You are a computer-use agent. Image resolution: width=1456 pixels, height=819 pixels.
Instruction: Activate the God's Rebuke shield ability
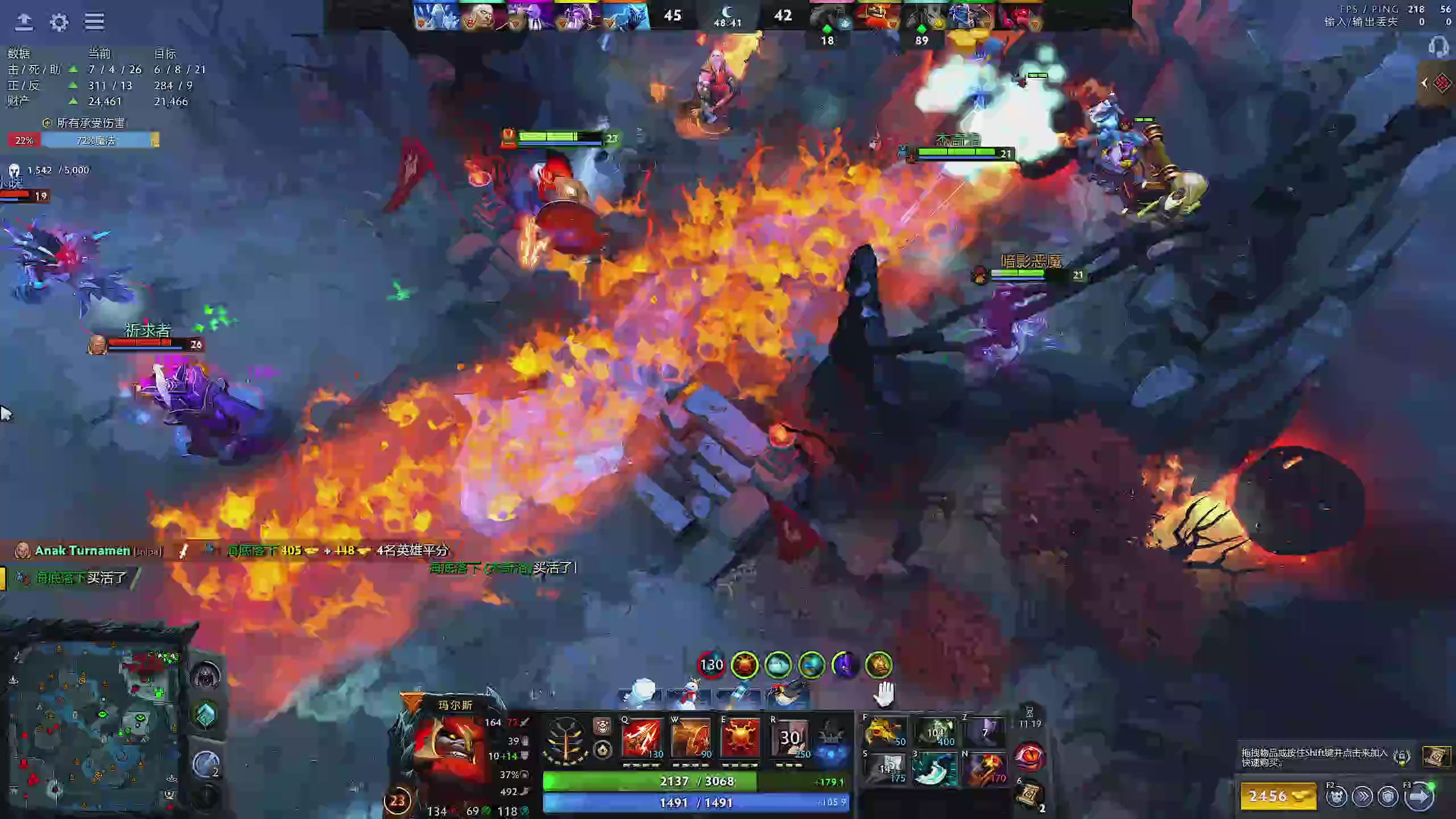[691, 738]
